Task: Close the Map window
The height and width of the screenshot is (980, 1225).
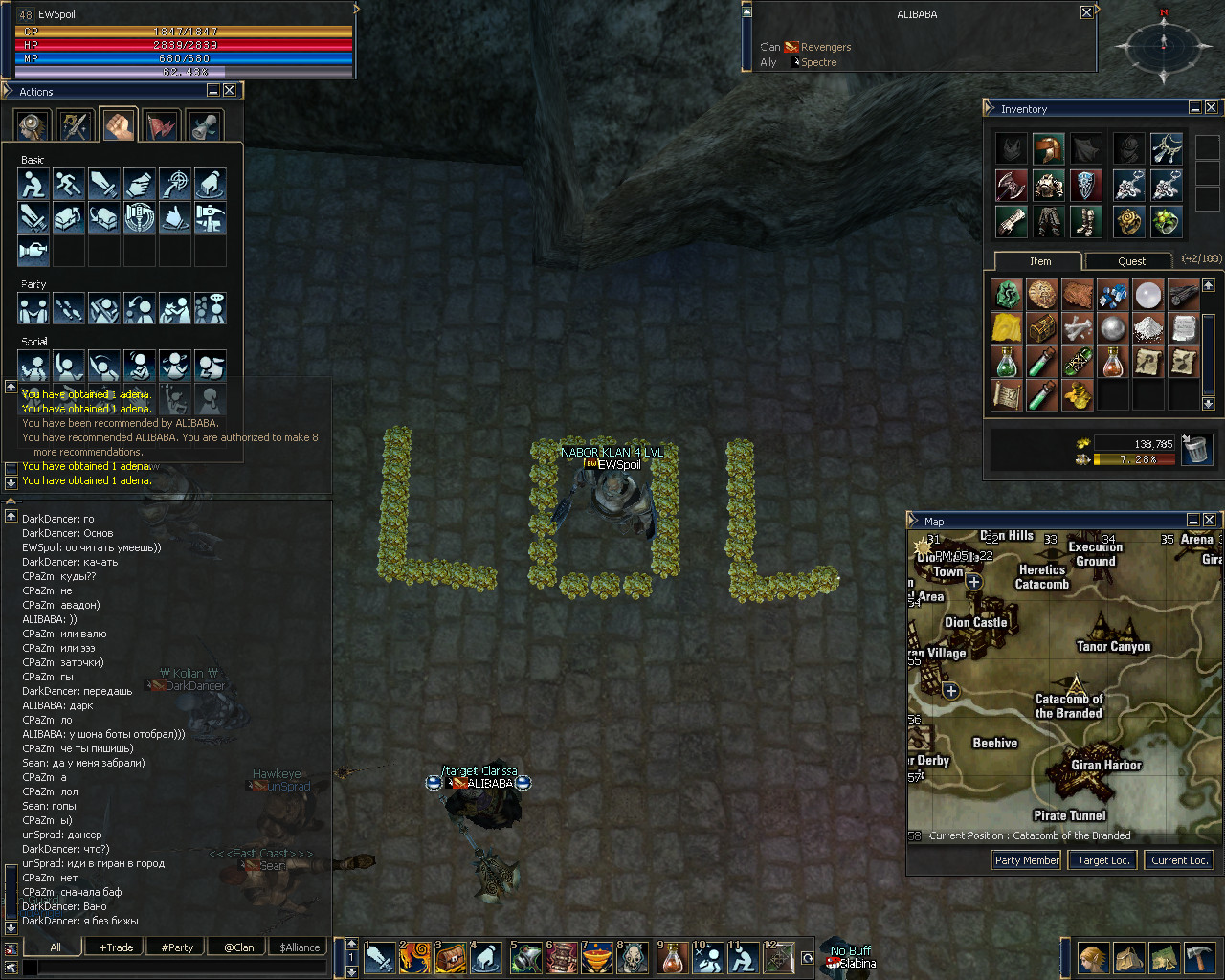Action: pyautogui.click(x=1210, y=520)
